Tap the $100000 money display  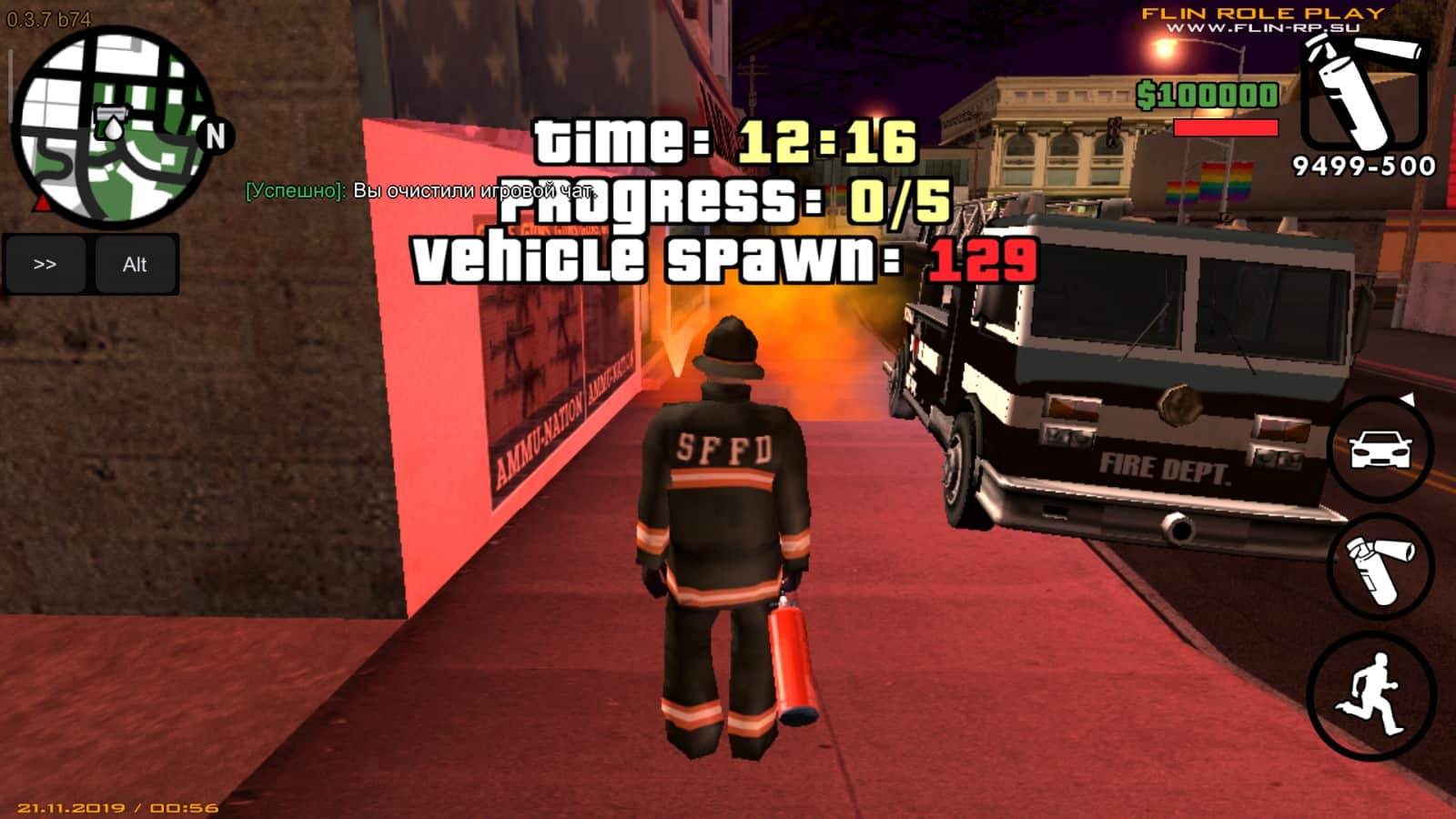(1208, 94)
